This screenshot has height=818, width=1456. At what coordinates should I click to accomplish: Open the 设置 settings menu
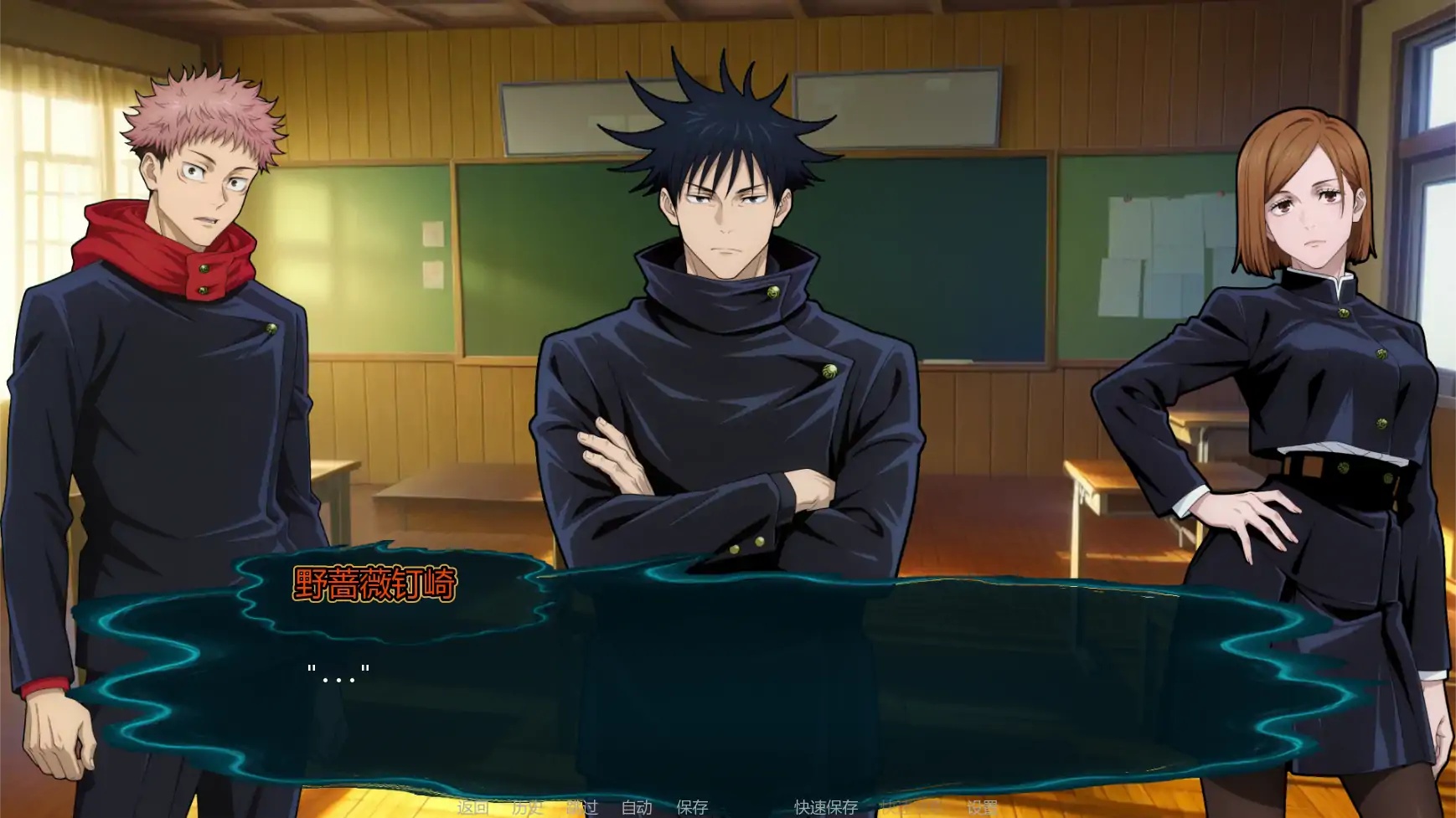pos(982,809)
